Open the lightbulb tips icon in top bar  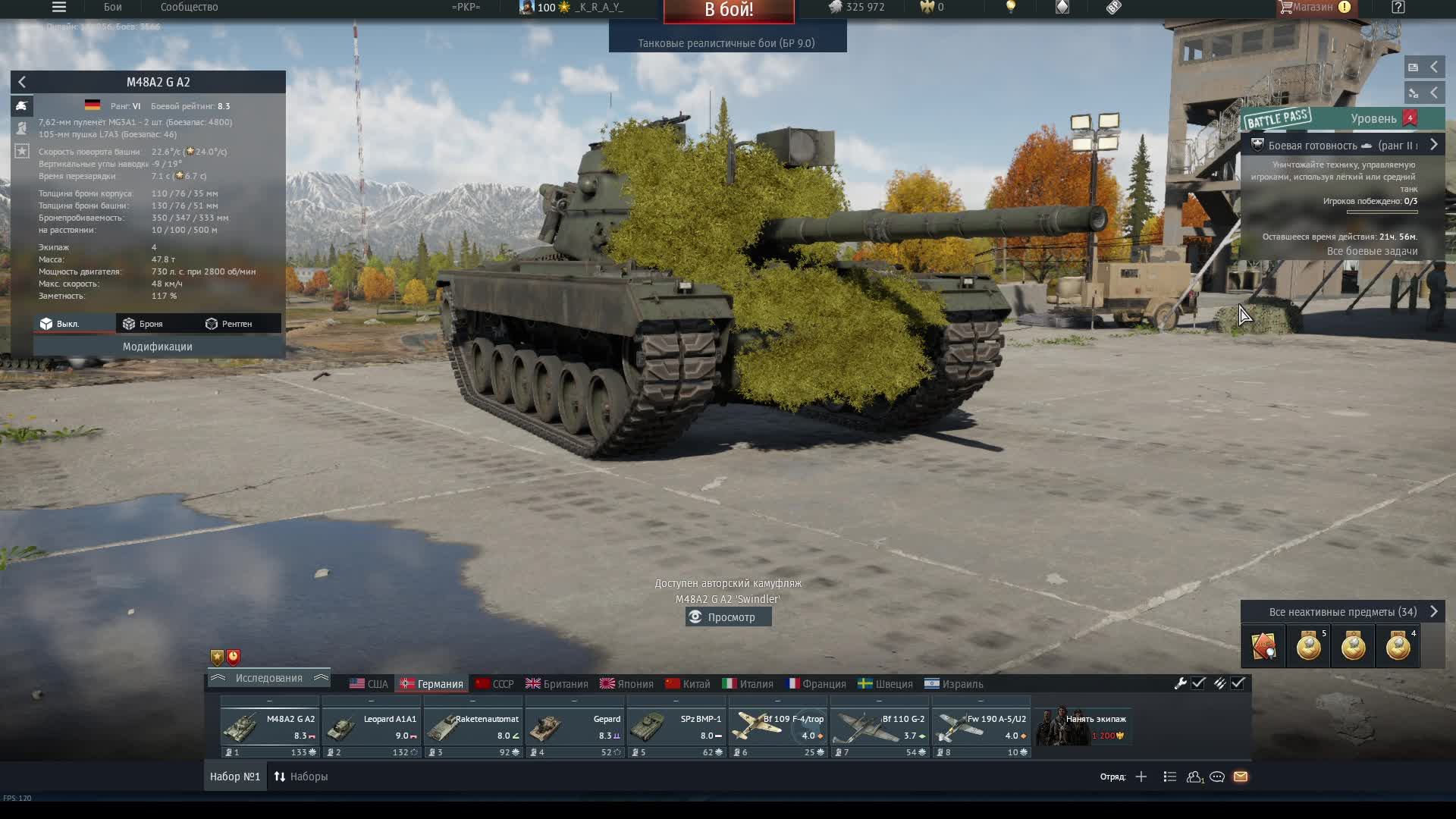click(1012, 8)
